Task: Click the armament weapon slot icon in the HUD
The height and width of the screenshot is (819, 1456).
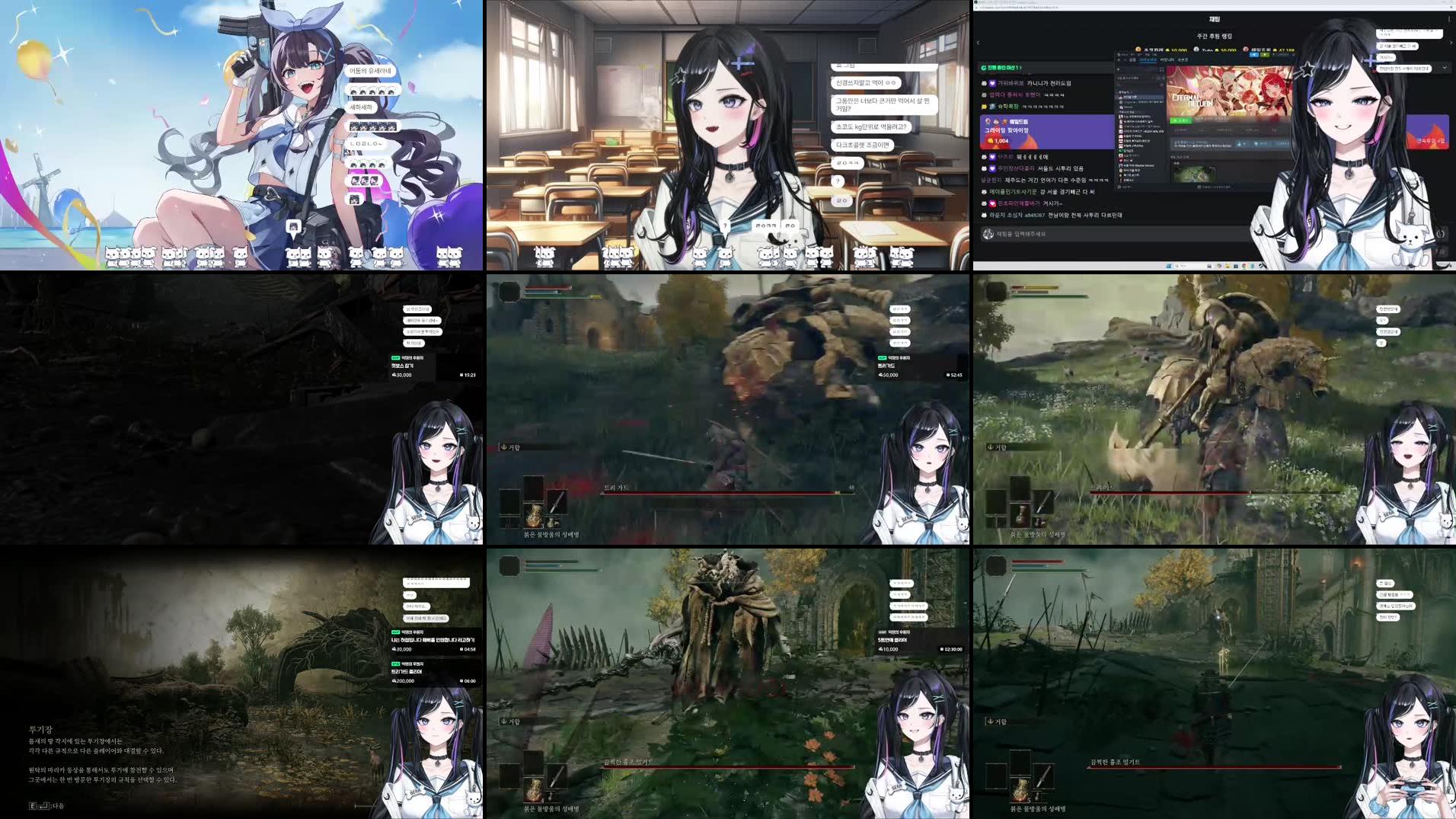Action: point(557,502)
